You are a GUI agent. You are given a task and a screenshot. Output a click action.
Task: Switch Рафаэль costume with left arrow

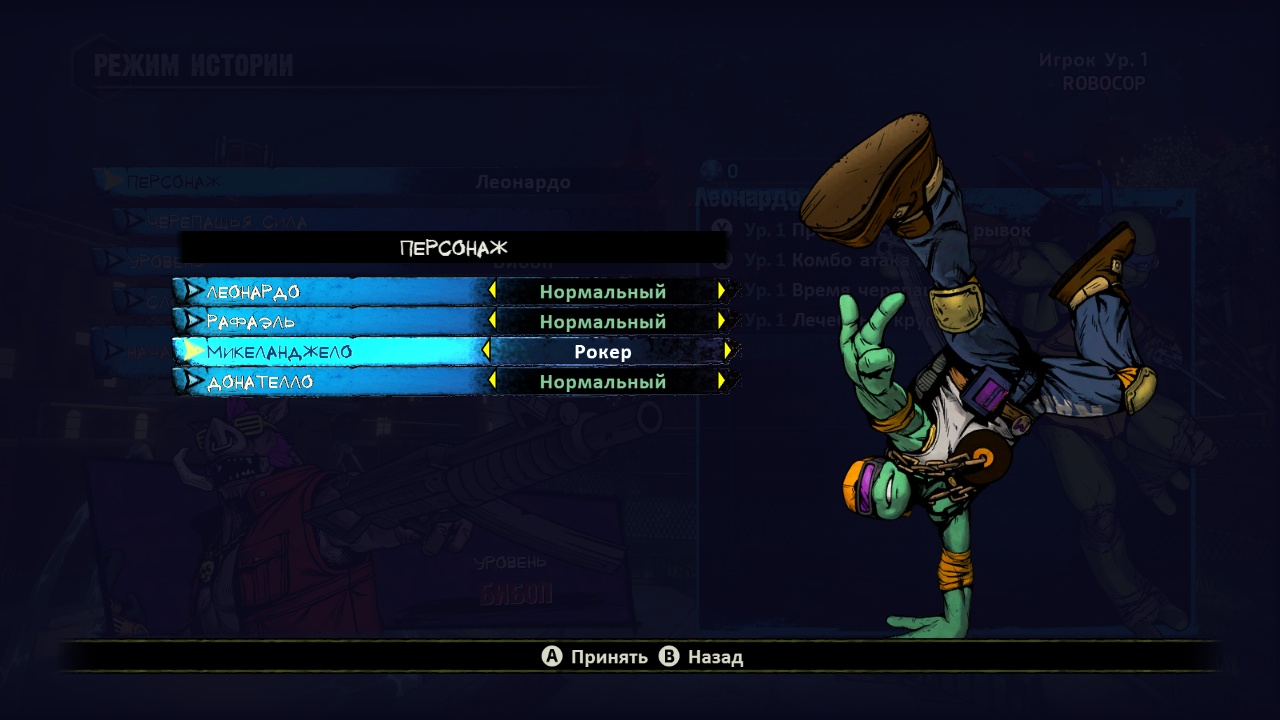(492, 321)
